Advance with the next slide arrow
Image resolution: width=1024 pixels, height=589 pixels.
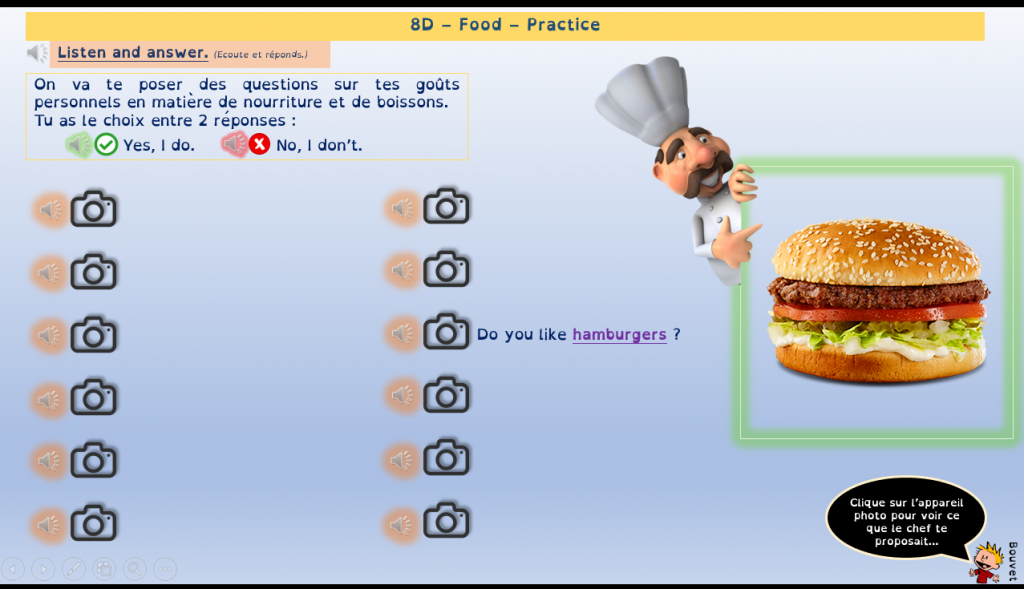tap(43, 569)
